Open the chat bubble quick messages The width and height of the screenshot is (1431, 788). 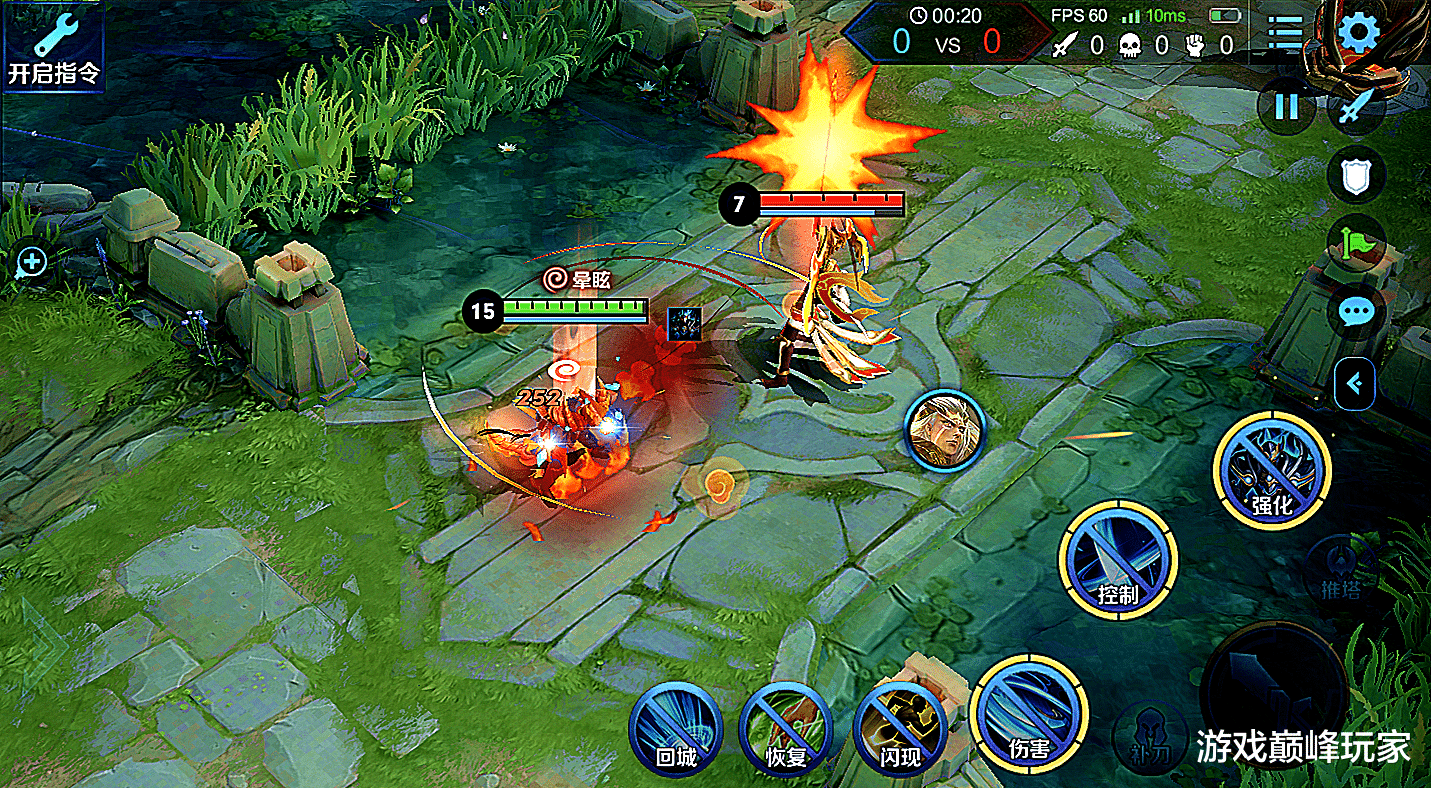click(x=1355, y=313)
